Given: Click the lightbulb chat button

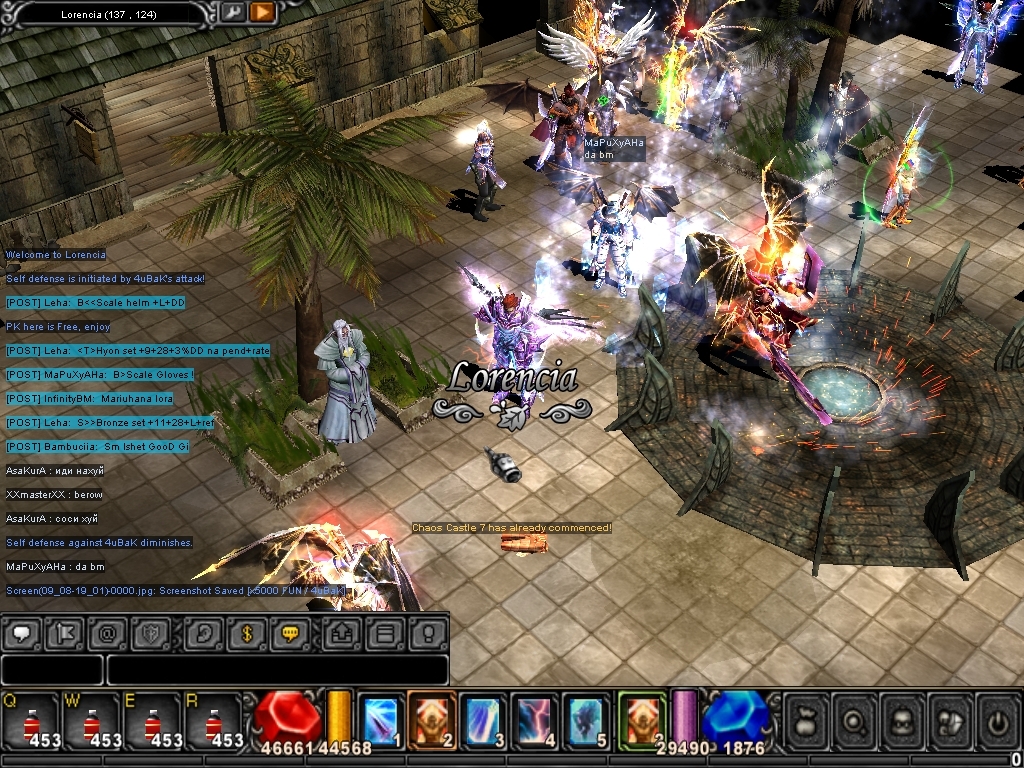Looking at the screenshot, I should click(426, 633).
